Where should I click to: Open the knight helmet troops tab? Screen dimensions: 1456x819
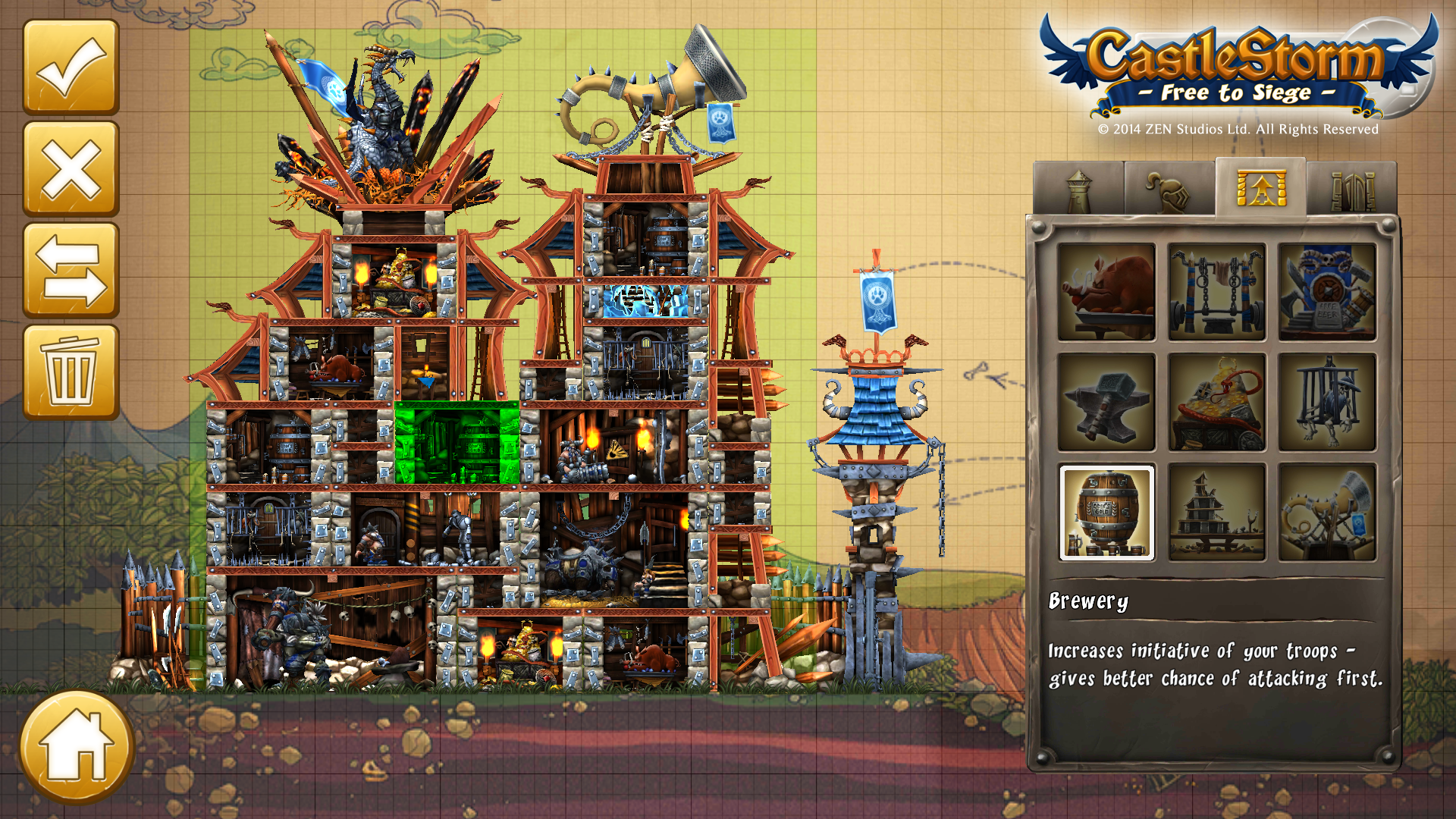point(1169,190)
